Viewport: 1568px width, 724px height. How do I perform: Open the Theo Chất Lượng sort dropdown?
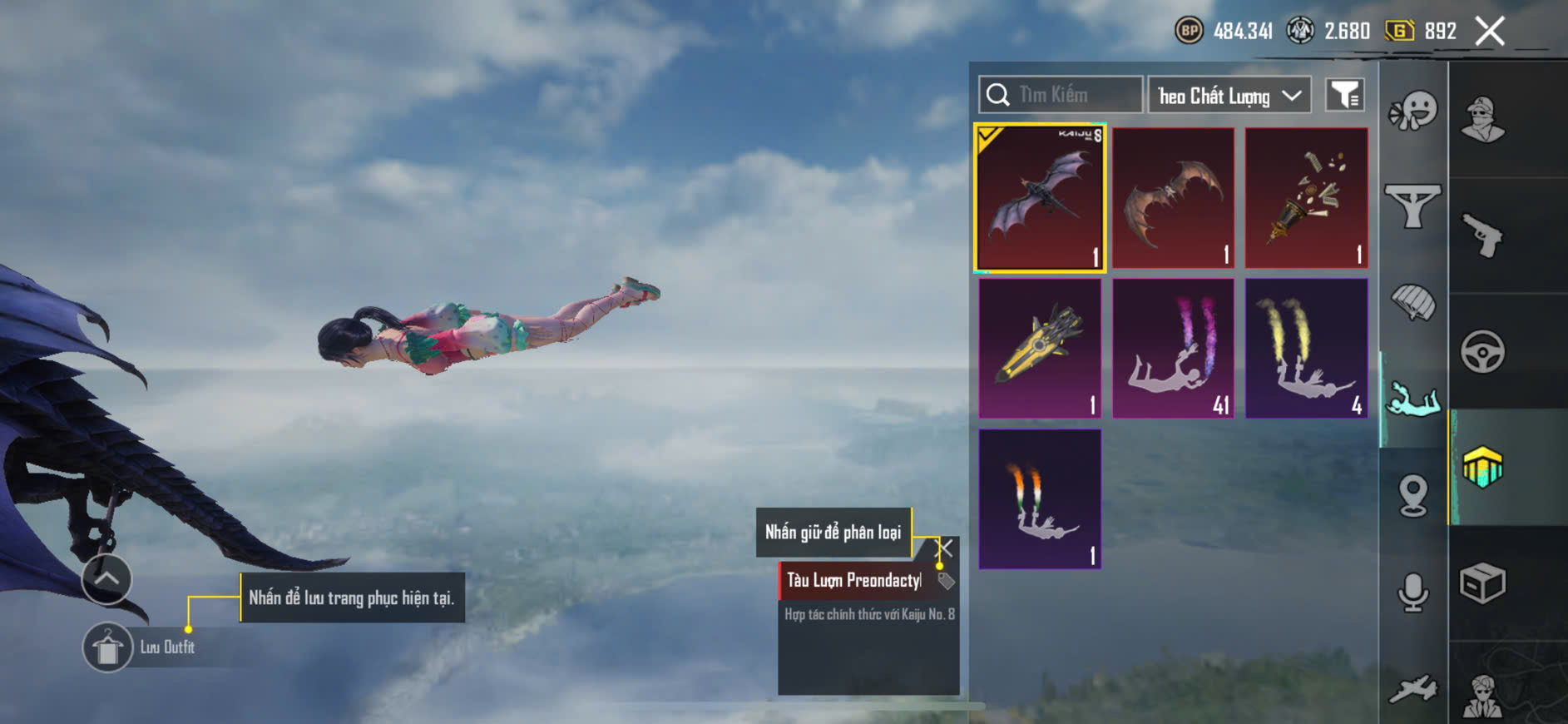click(x=1229, y=96)
